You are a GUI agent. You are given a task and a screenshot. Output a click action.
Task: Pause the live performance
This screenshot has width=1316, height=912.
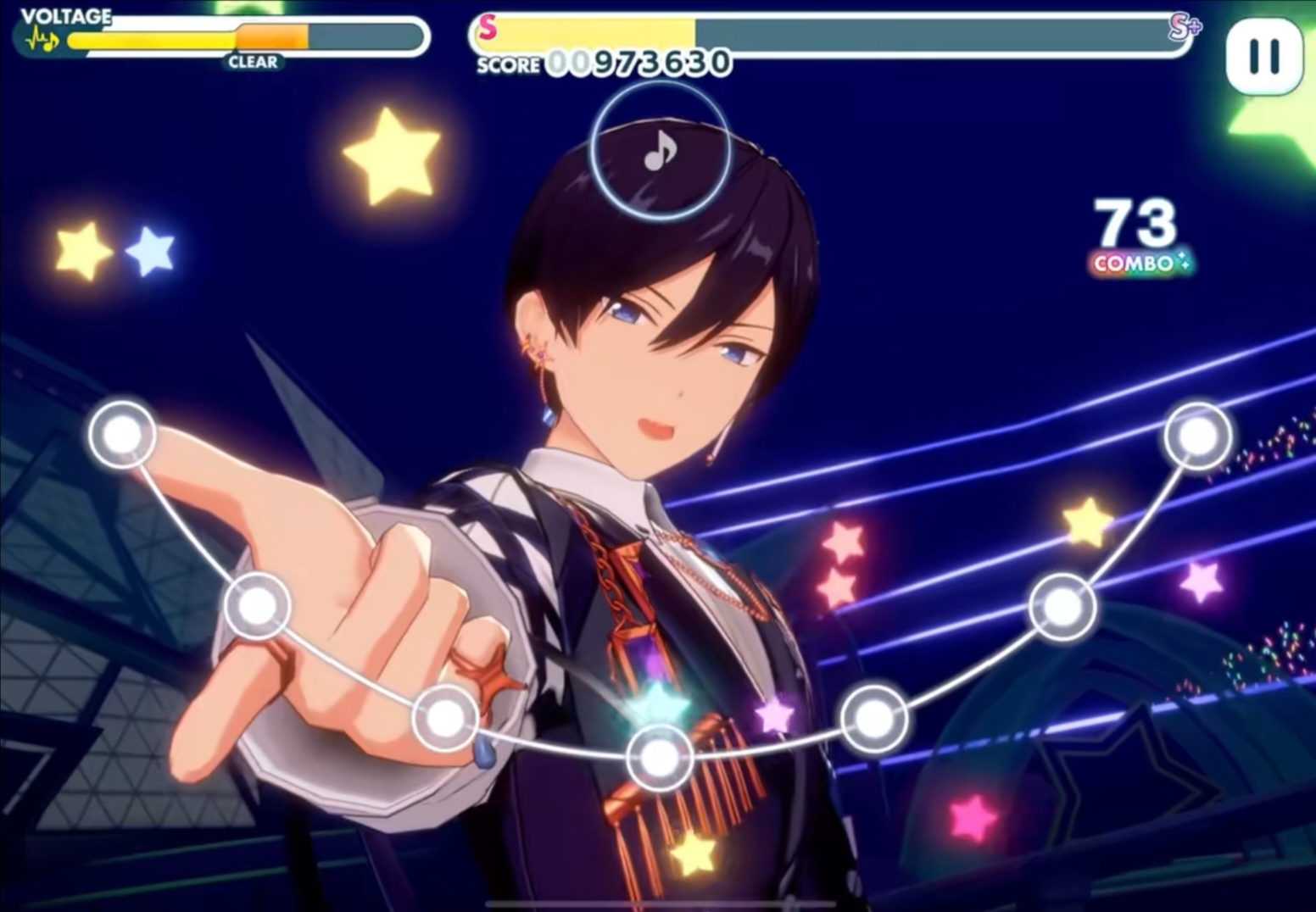coord(1263,56)
